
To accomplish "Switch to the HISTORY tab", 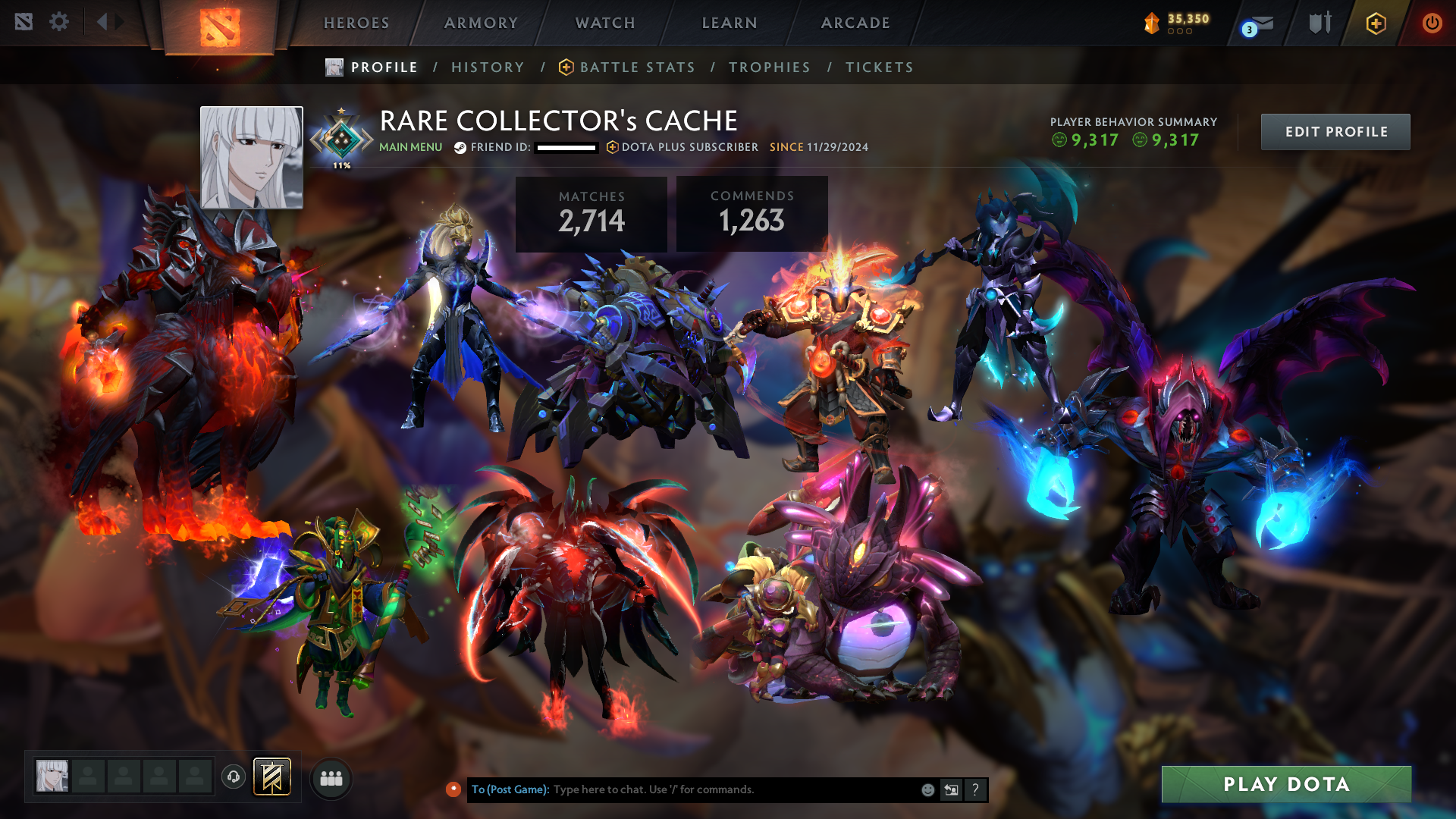I will click(x=488, y=67).
